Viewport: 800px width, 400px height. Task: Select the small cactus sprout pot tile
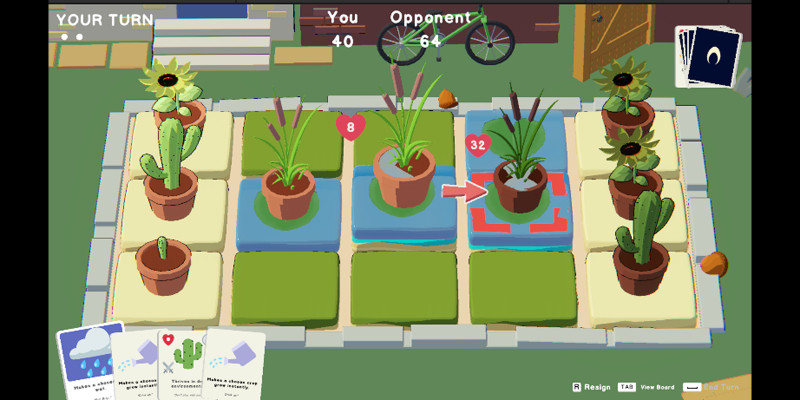click(x=163, y=270)
